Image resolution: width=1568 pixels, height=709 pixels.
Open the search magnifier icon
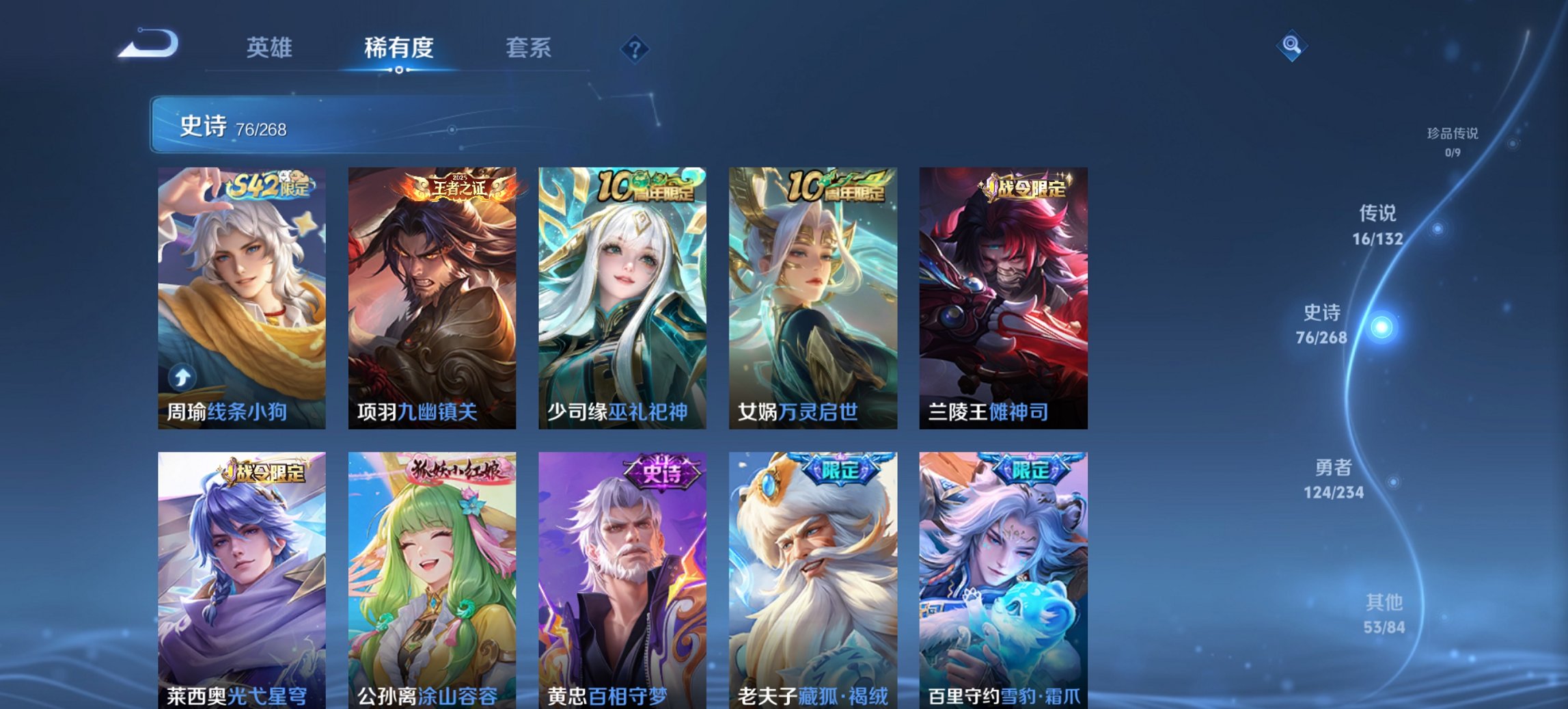click(x=1291, y=46)
